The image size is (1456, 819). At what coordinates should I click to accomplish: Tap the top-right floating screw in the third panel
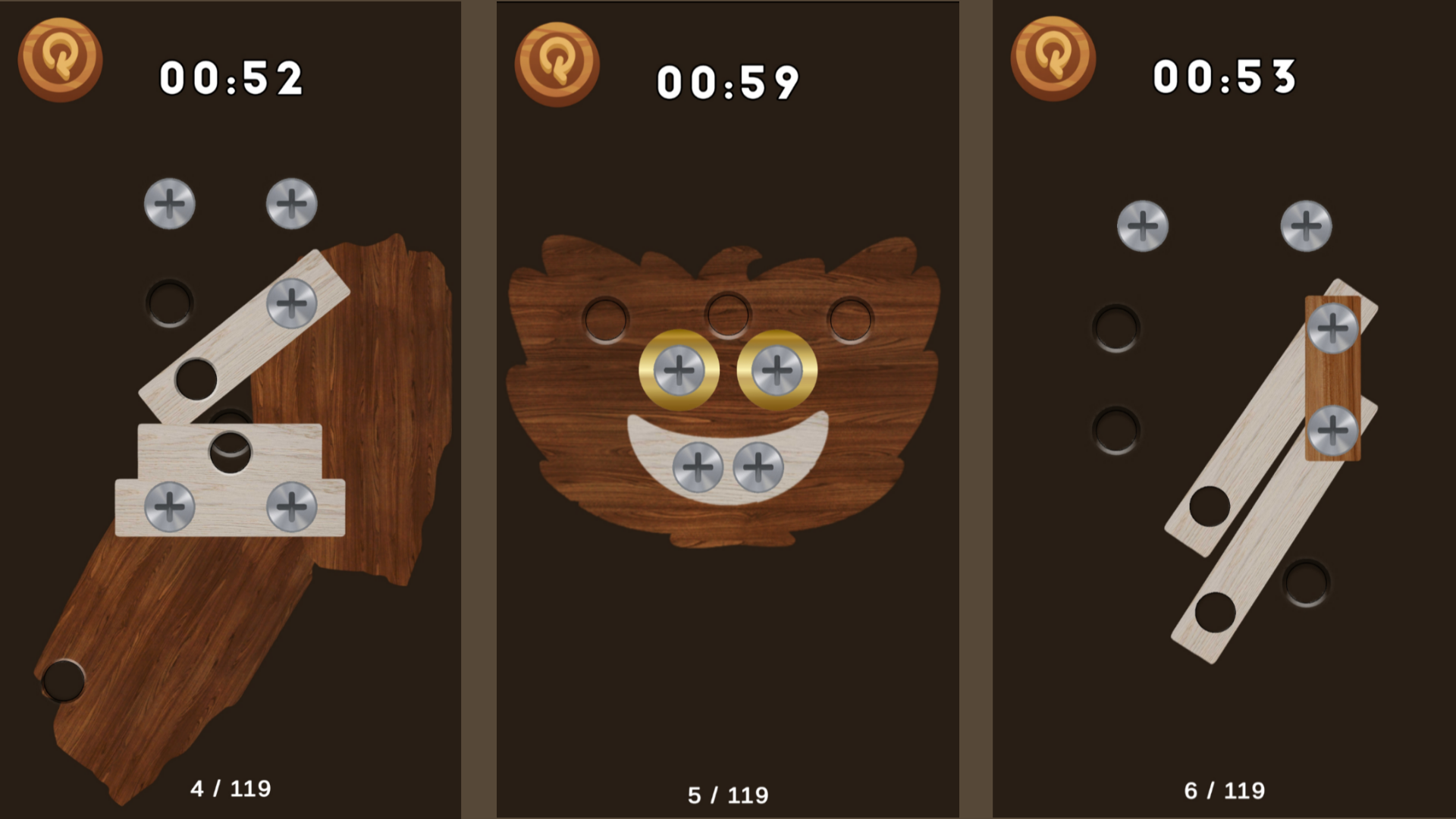(1305, 224)
